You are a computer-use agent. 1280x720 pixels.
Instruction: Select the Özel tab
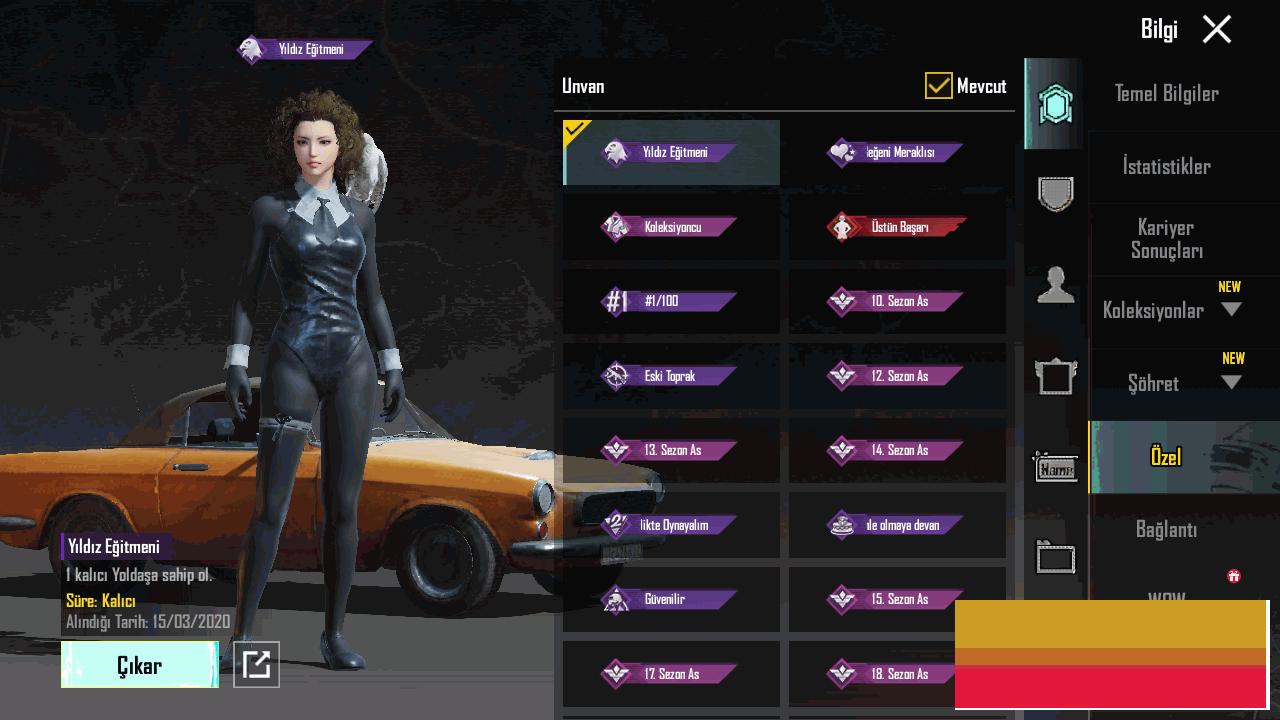coord(1166,457)
